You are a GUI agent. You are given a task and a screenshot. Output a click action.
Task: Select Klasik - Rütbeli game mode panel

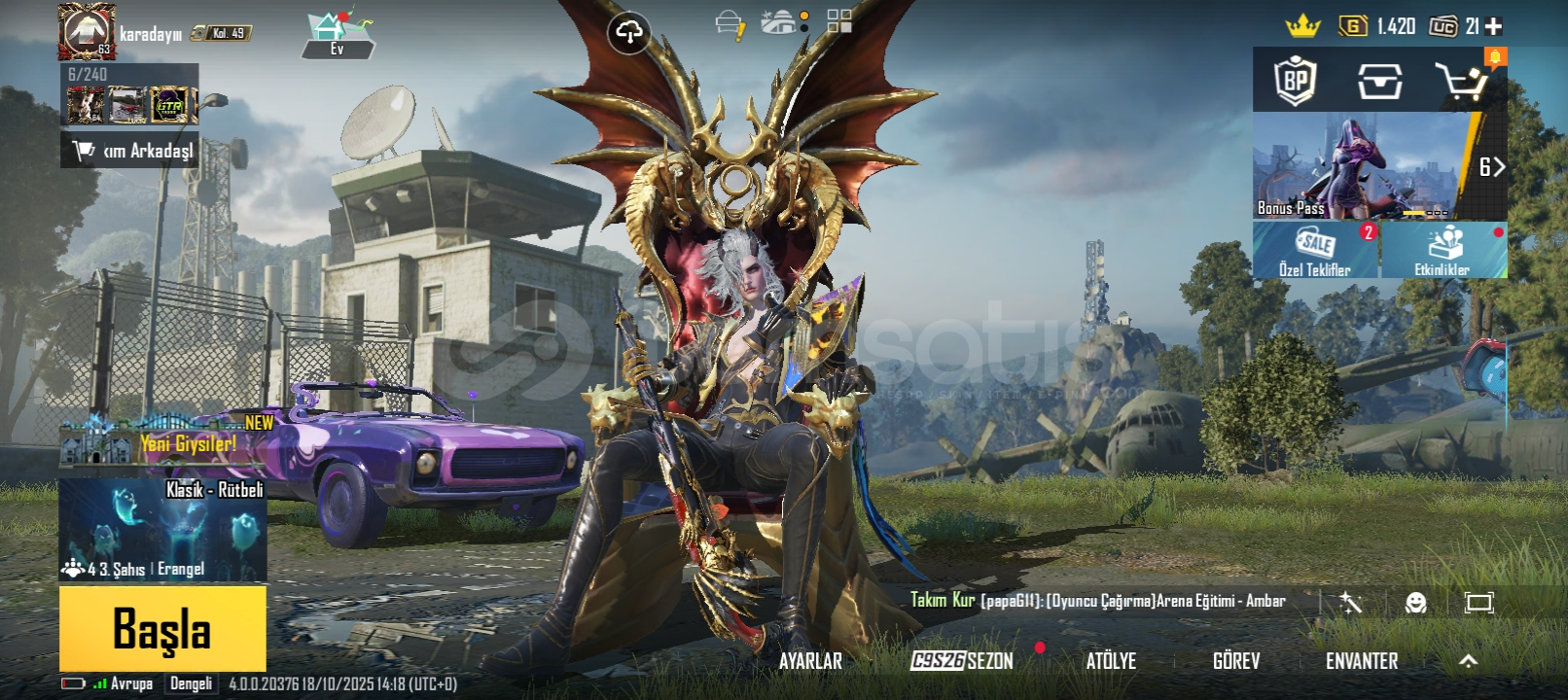162,529
